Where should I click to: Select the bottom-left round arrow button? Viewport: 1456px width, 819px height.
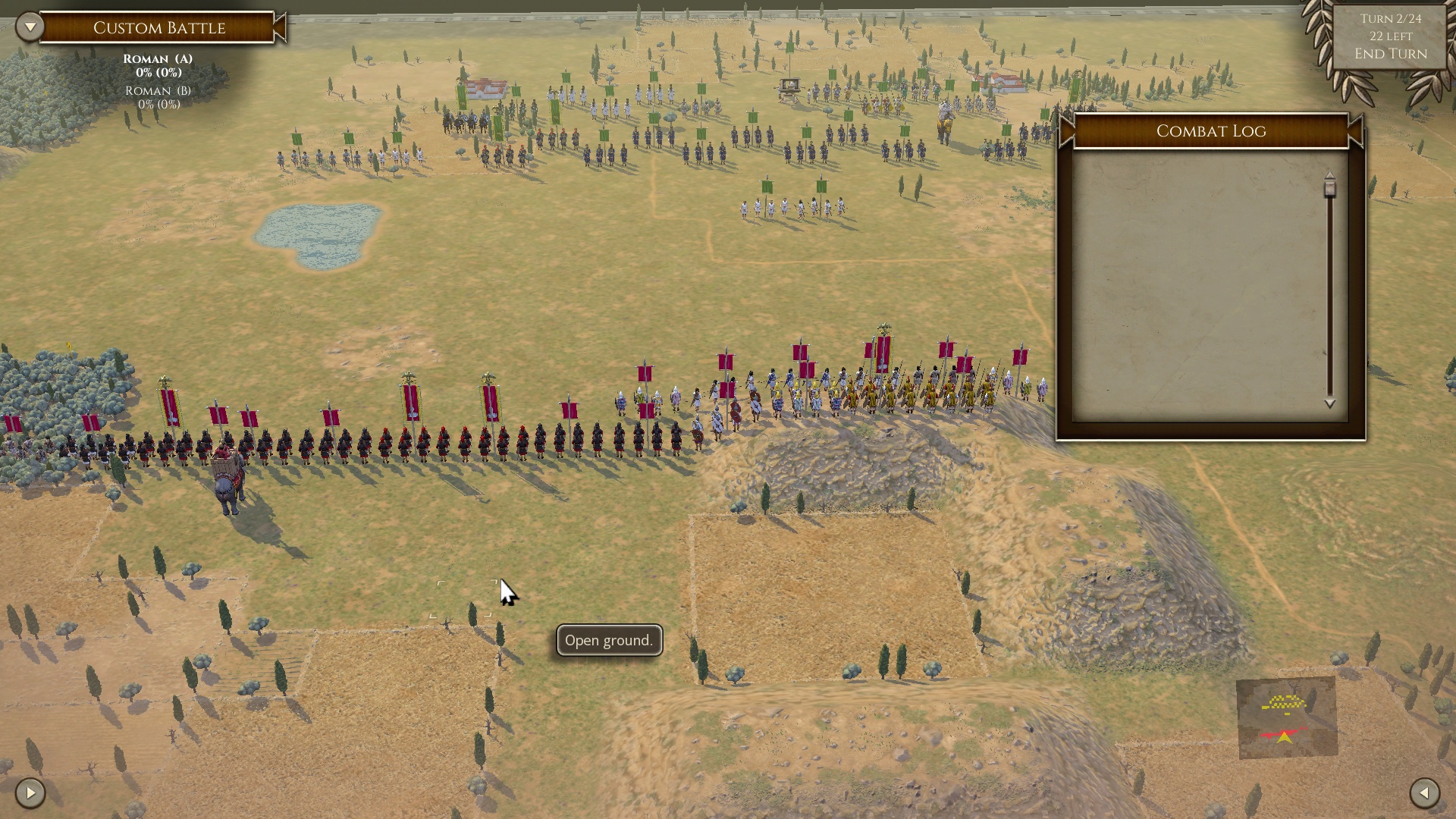[30, 793]
